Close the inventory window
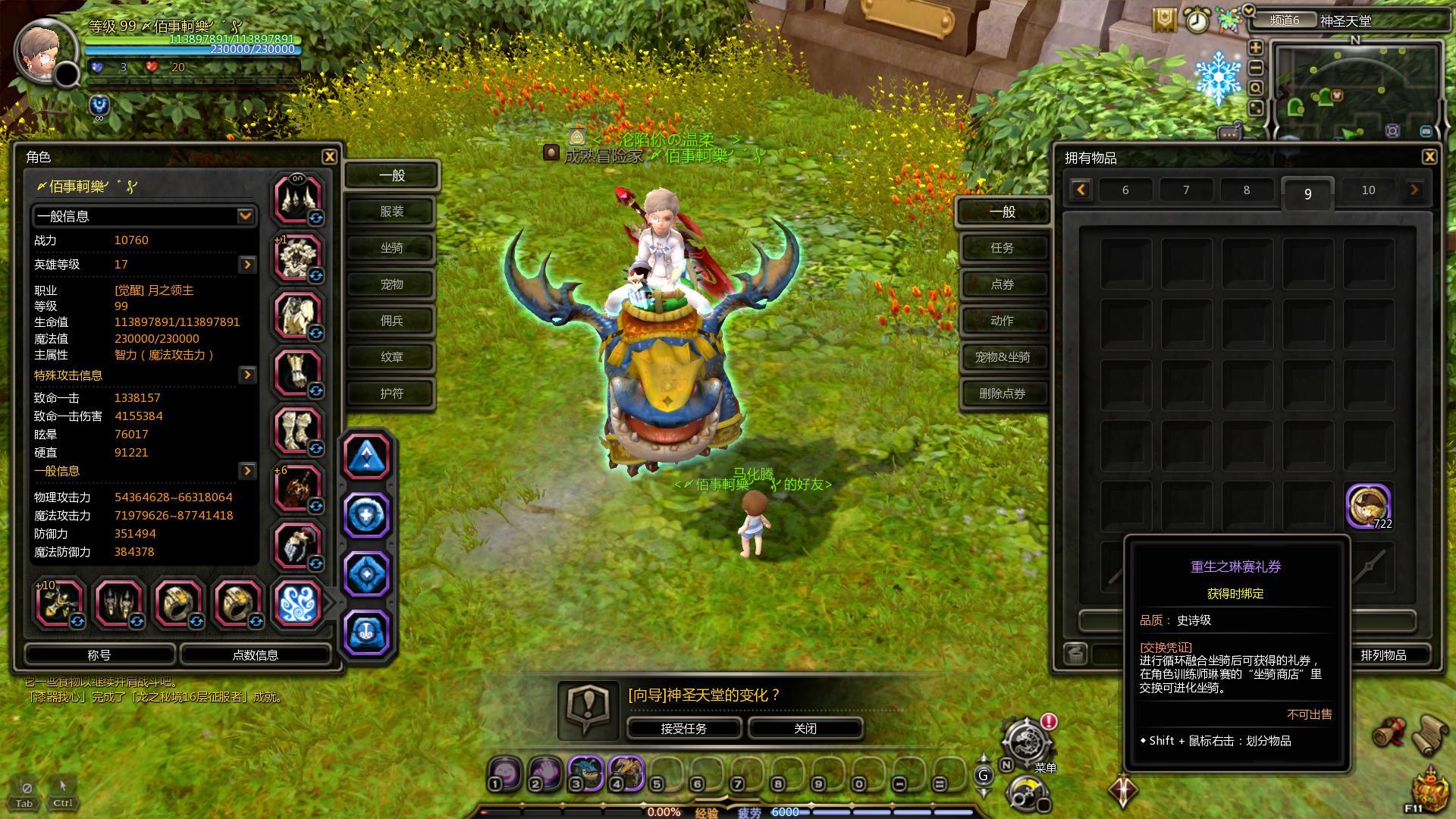 point(1429,157)
